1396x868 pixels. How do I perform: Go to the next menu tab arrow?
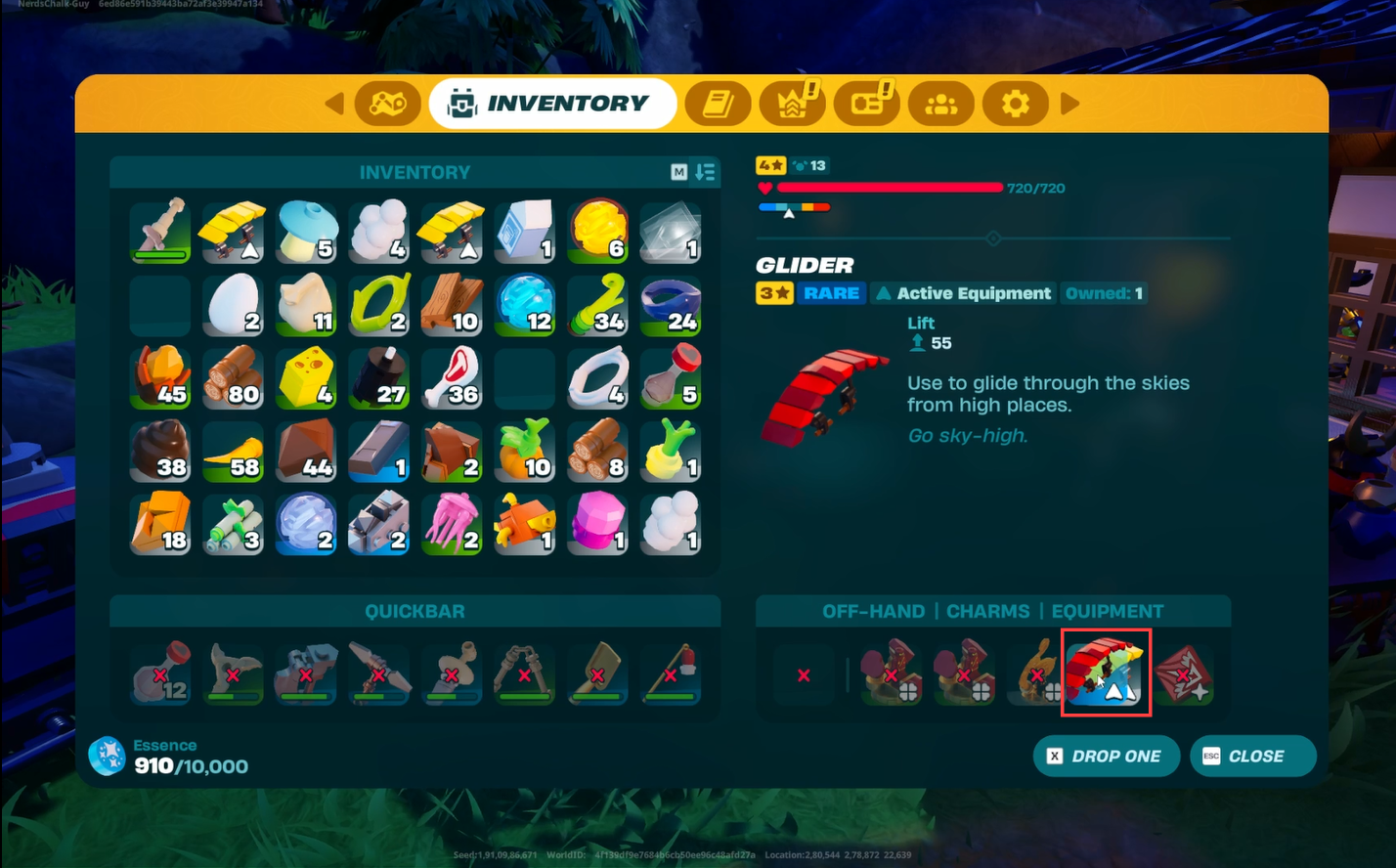tap(1070, 103)
